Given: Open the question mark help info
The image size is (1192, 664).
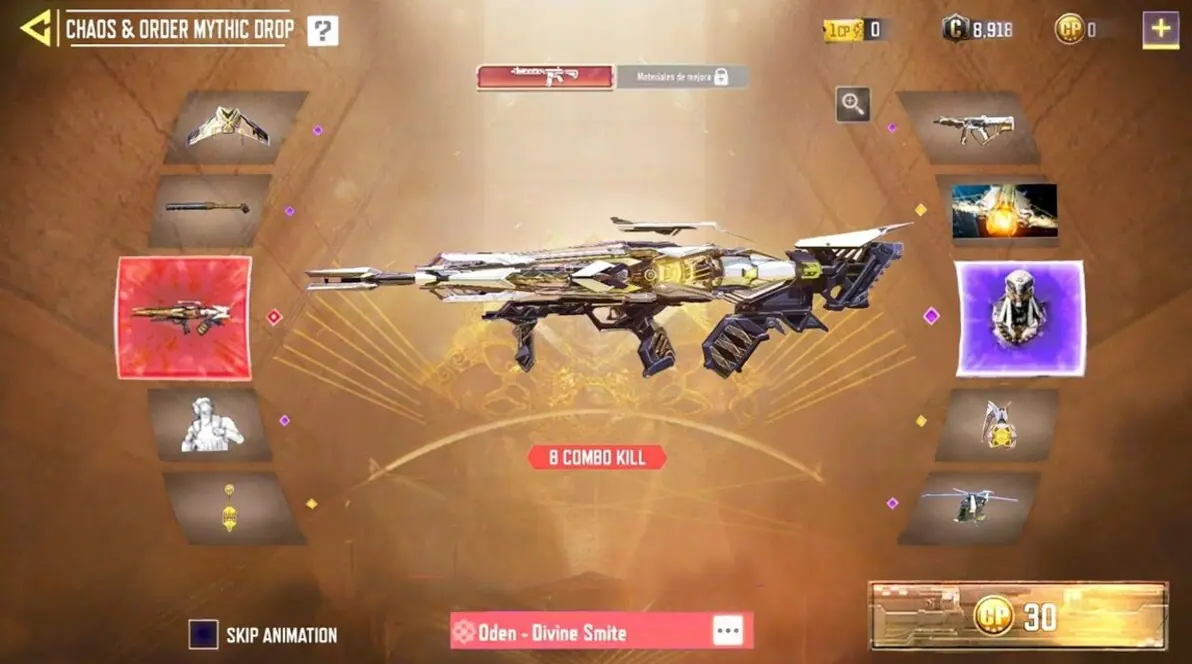Looking at the screenshot, I should (322, 31).
